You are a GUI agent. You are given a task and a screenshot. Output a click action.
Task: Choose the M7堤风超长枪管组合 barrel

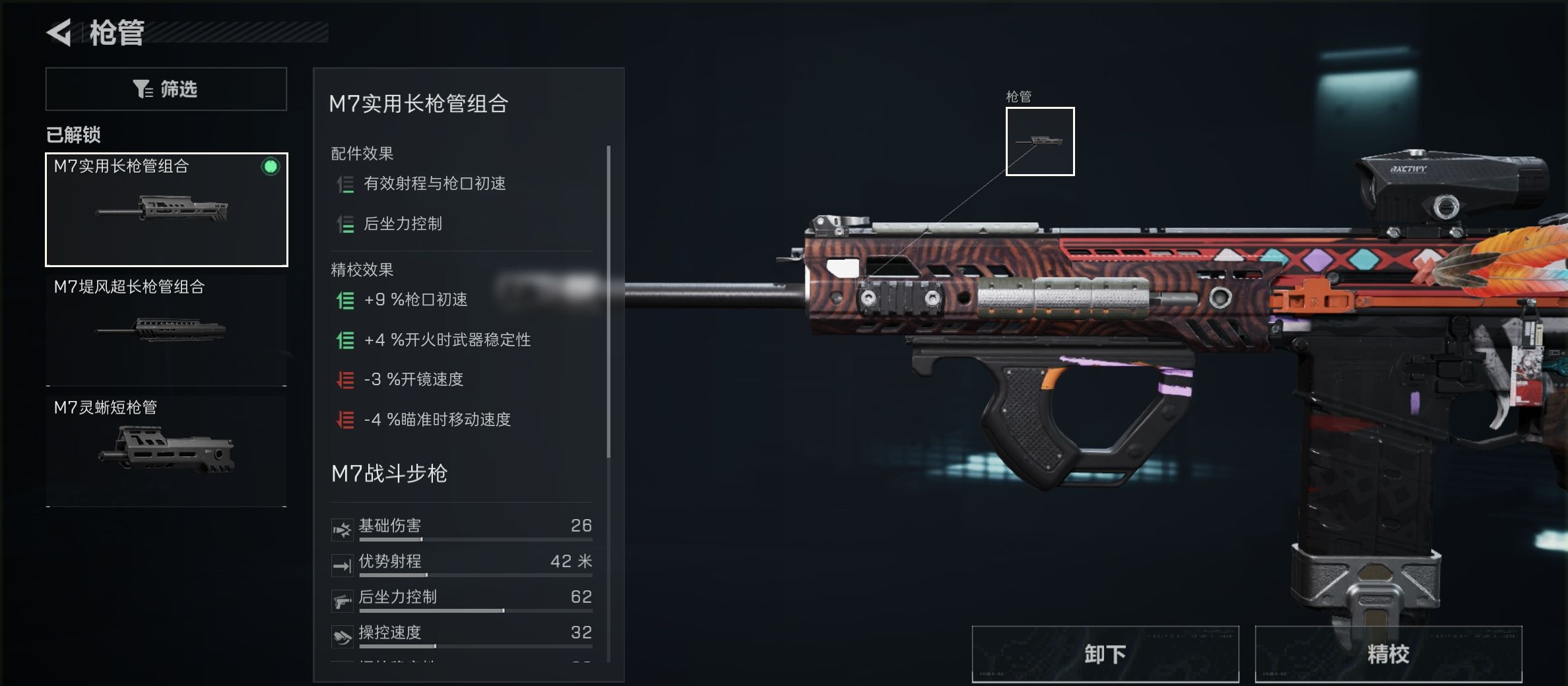coord(166,330)
